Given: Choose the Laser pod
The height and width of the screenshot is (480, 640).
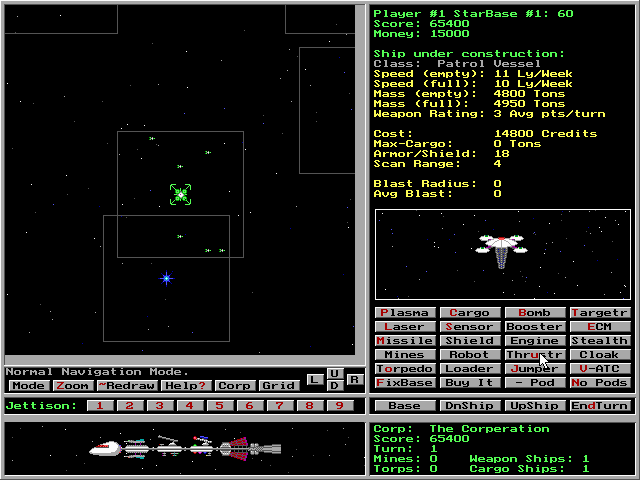Looking at the screenshot, I should 404,327.
